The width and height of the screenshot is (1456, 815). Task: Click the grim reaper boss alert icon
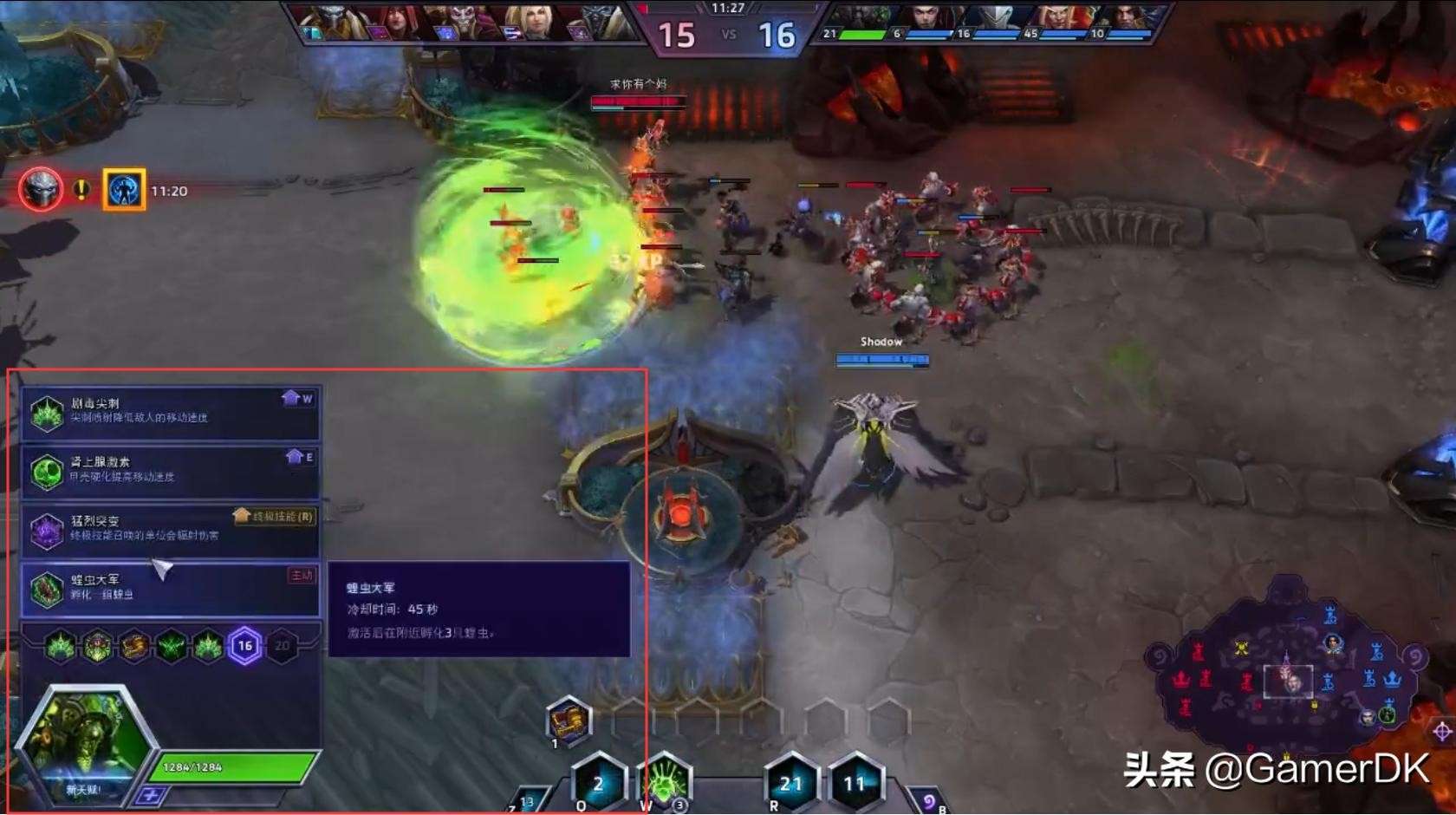coord(41,190)
